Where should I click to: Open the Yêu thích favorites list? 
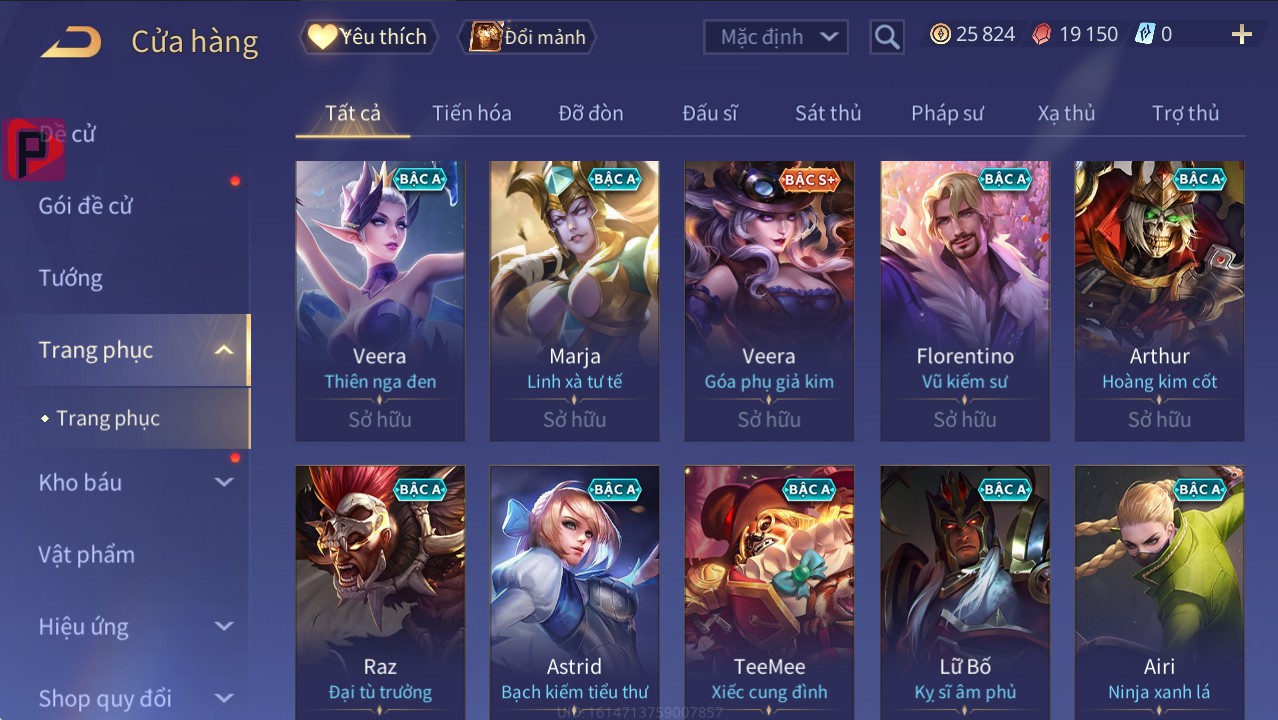(x=367, y=37)
